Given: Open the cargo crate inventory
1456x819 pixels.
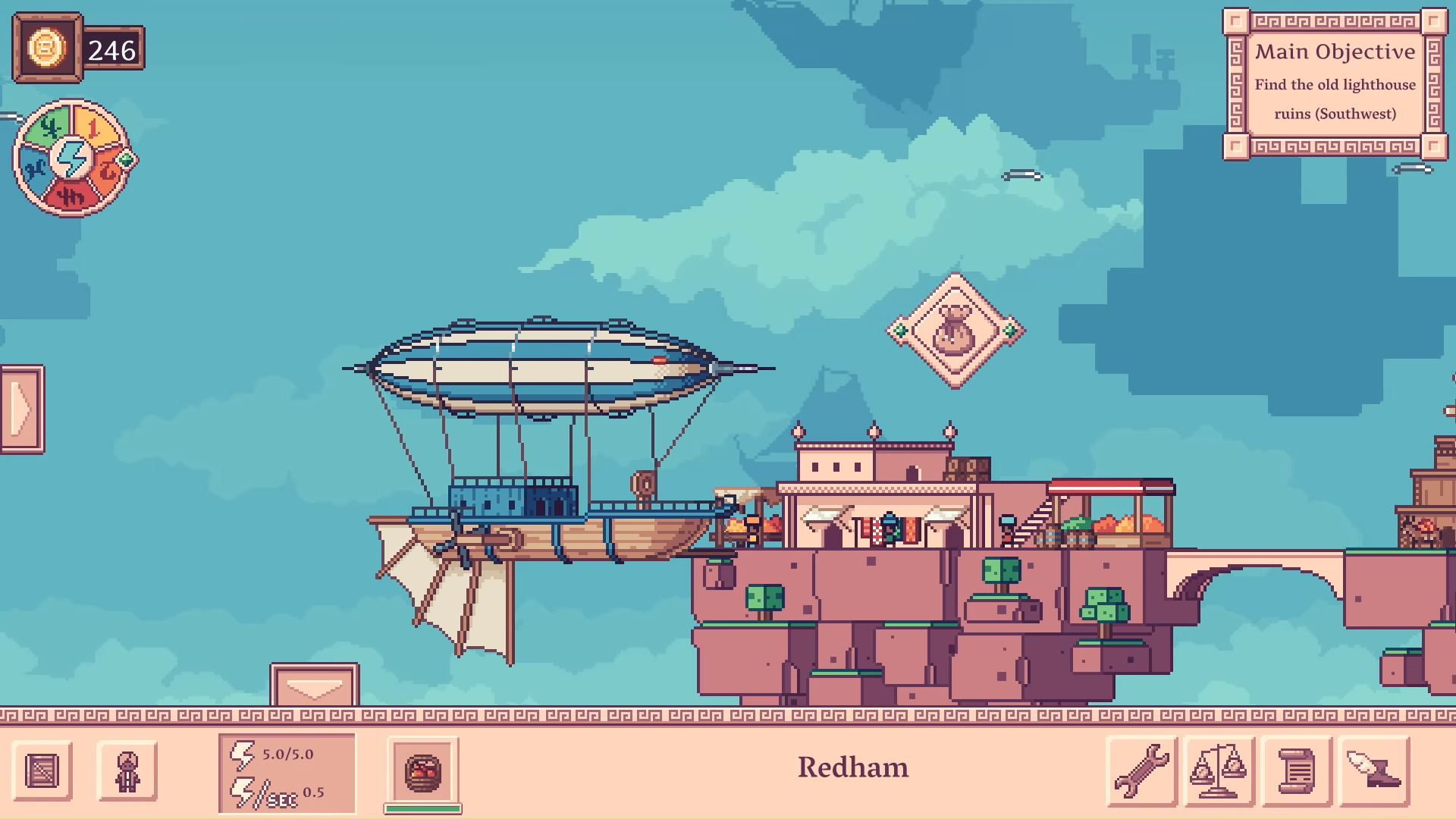Looking at the screenshot, I should pyautogui.click(x=42, y=771).
